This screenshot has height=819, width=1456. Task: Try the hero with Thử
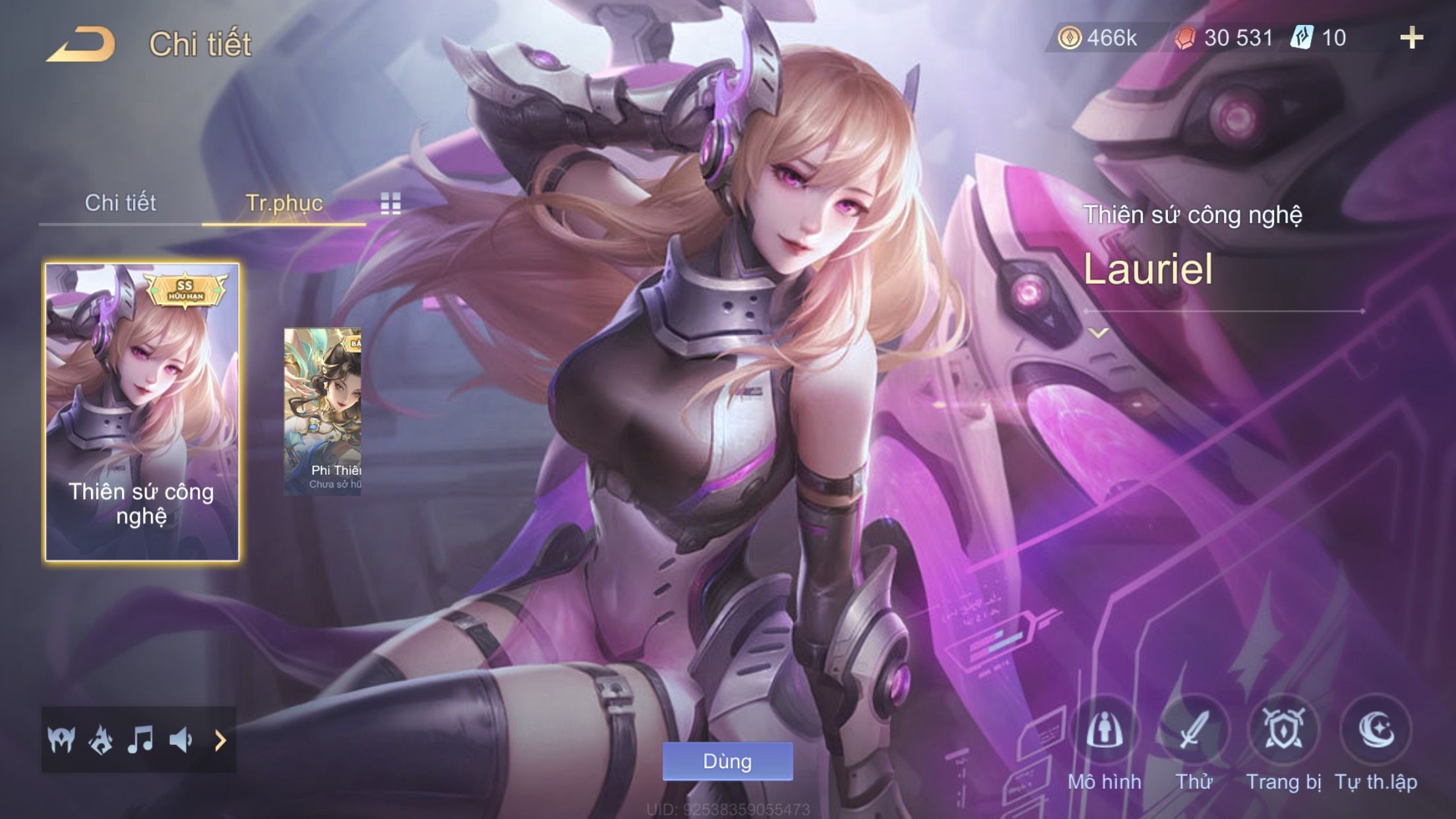1194,732
